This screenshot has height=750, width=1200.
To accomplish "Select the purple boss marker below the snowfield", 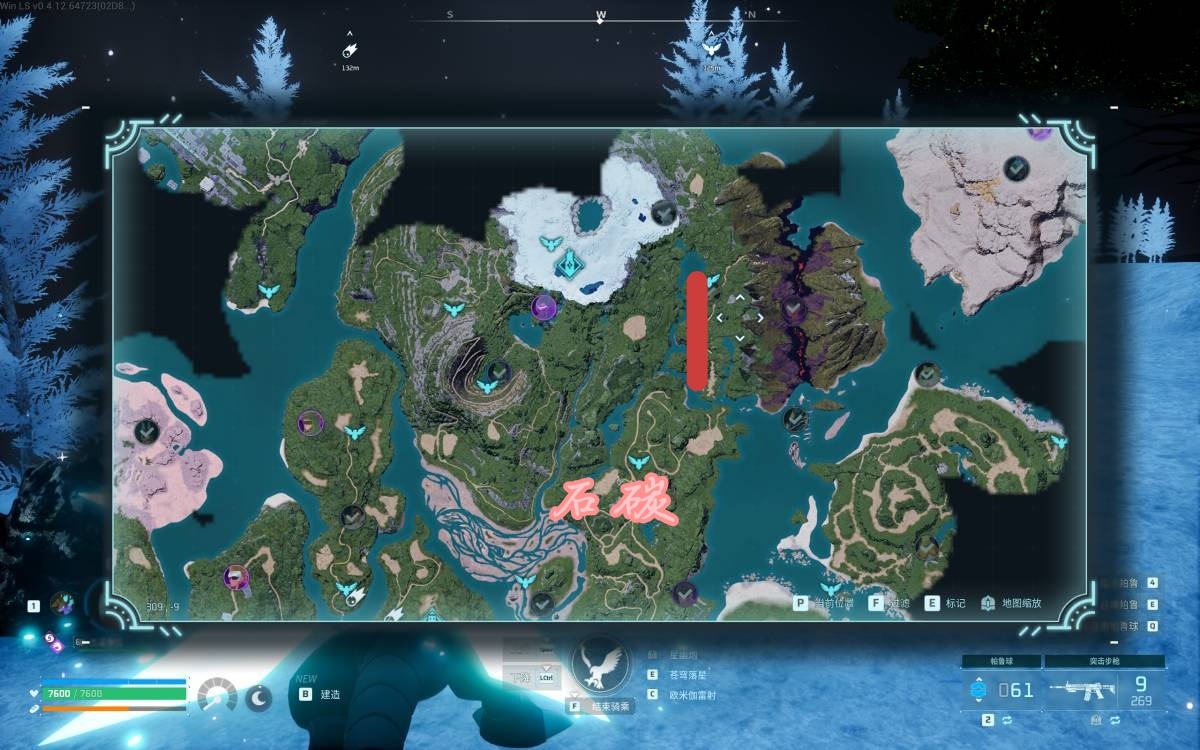I will point(545,307).
